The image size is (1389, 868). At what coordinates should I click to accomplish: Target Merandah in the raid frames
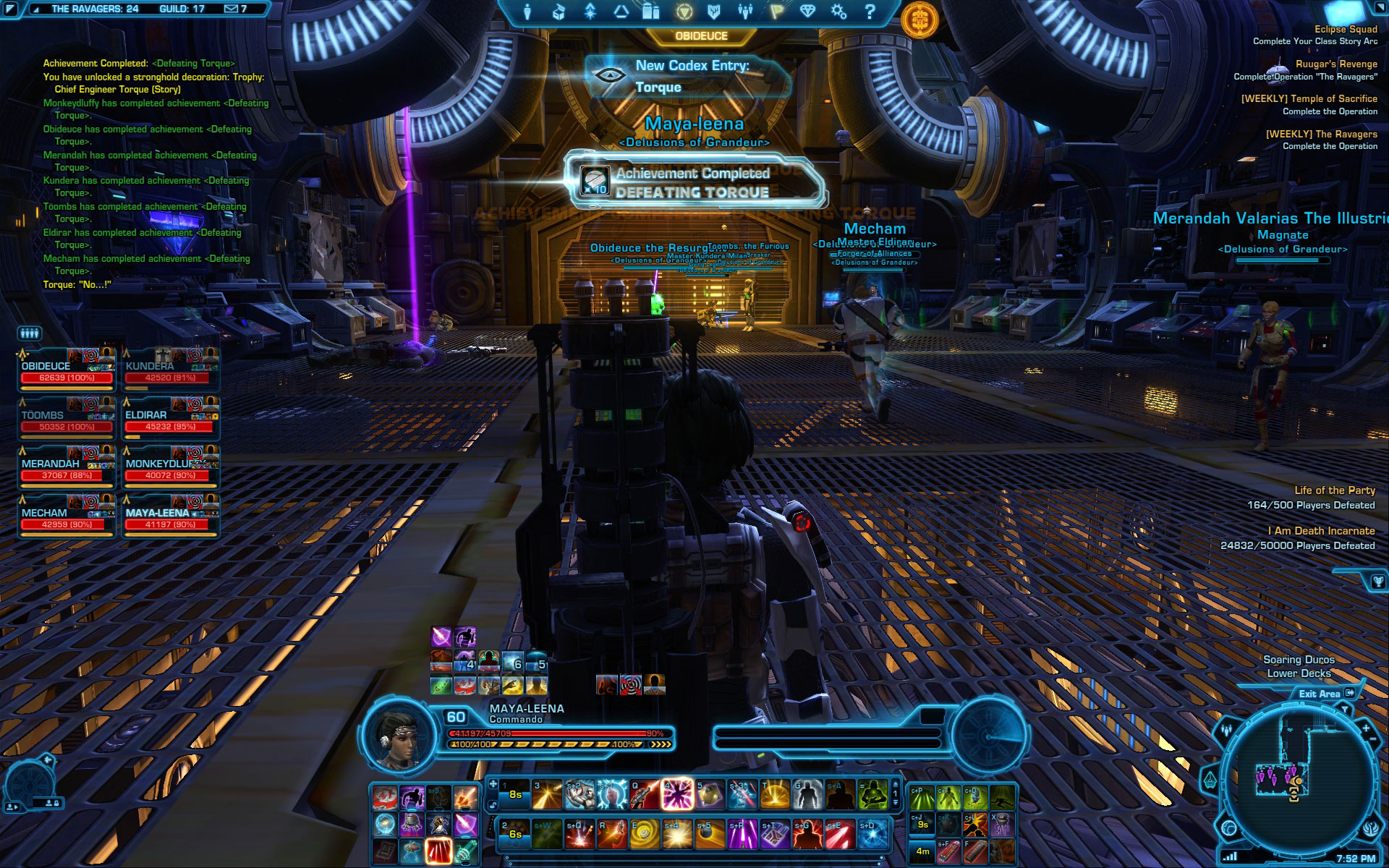[x=67, y=469]
